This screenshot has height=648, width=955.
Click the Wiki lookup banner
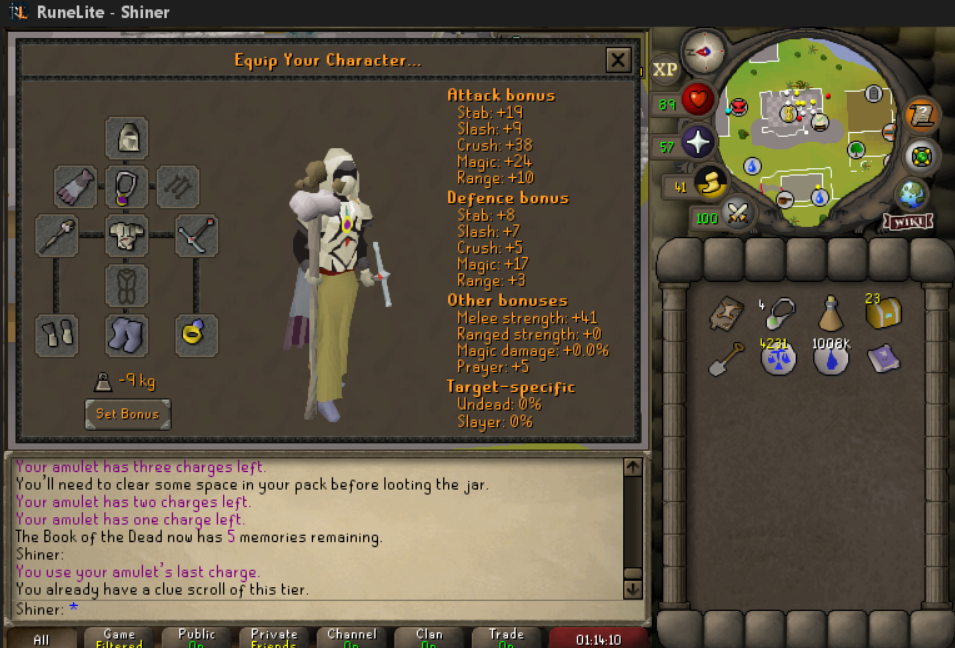[908, 221]
